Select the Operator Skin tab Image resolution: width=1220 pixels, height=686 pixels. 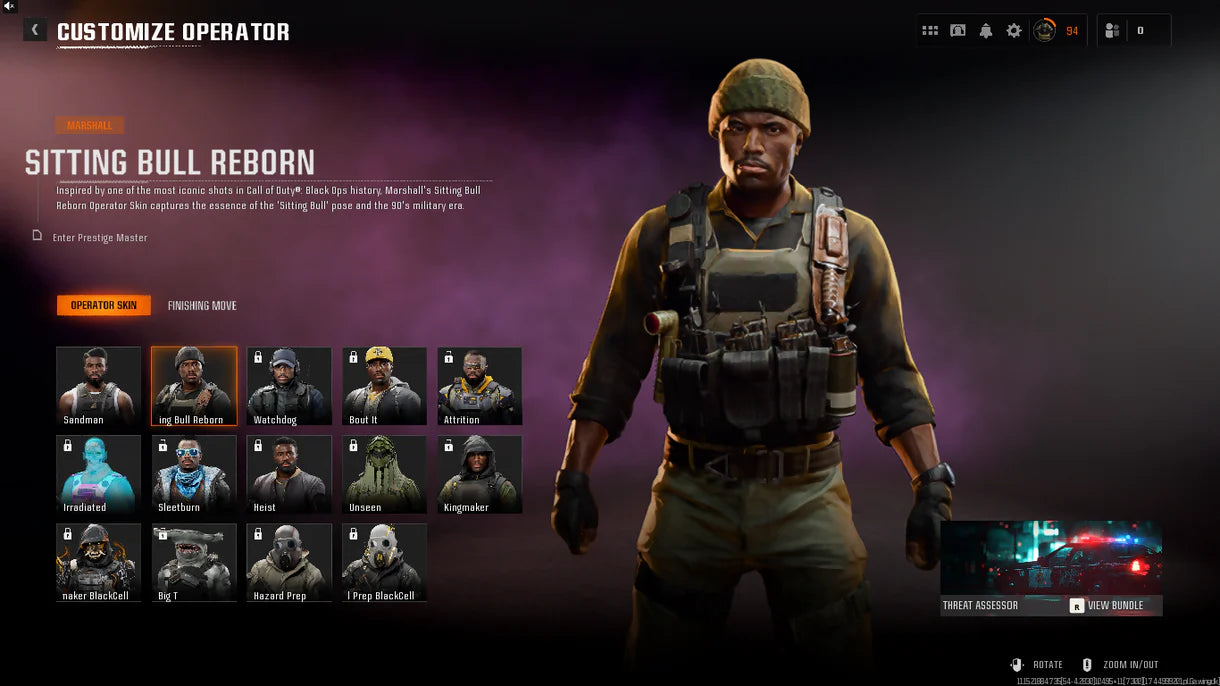click(104, 306)
